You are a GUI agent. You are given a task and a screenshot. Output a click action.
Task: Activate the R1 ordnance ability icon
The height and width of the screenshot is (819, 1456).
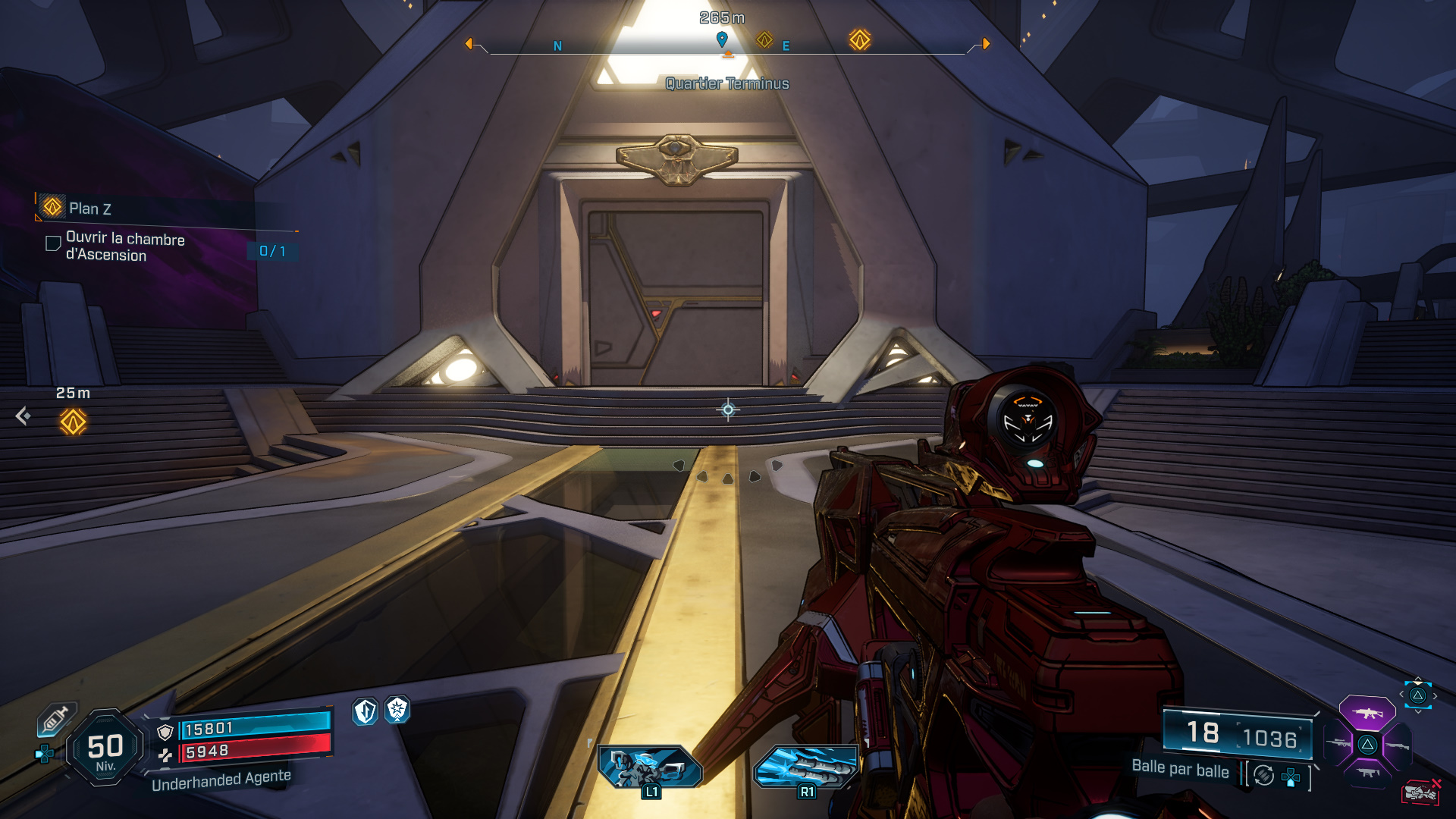pyautogui.click(x=805, y=767)
